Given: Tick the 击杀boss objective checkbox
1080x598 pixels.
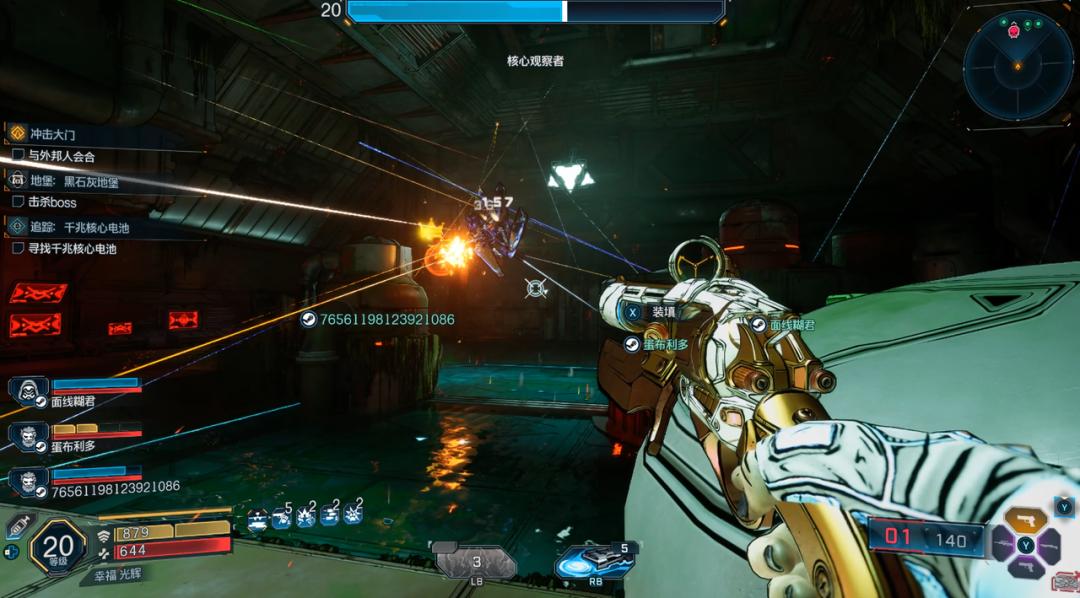Looking at the screenshot, I should (x=18, y=202).
